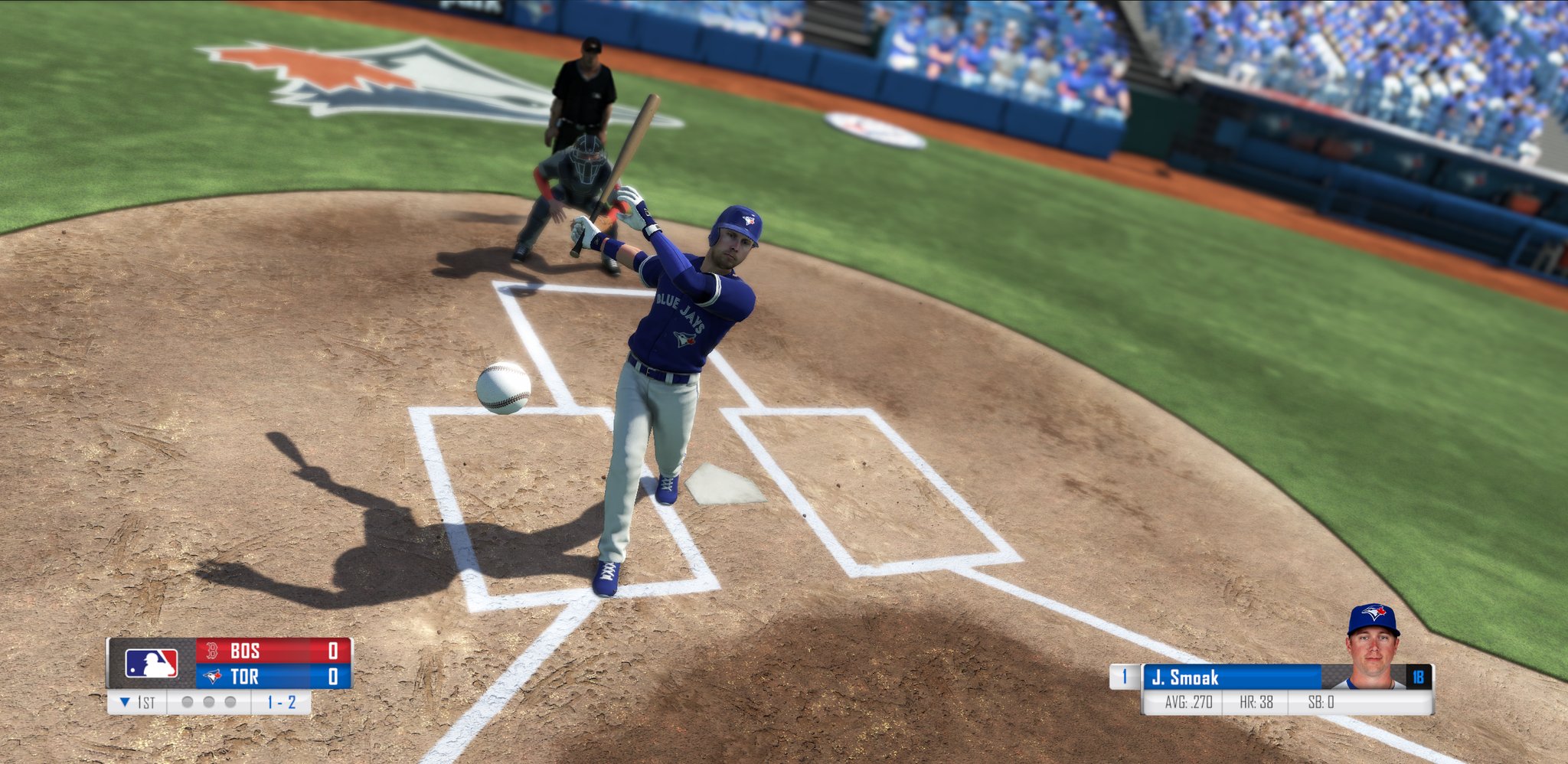Toggle the third base runner indicator dot

[230, 704]
